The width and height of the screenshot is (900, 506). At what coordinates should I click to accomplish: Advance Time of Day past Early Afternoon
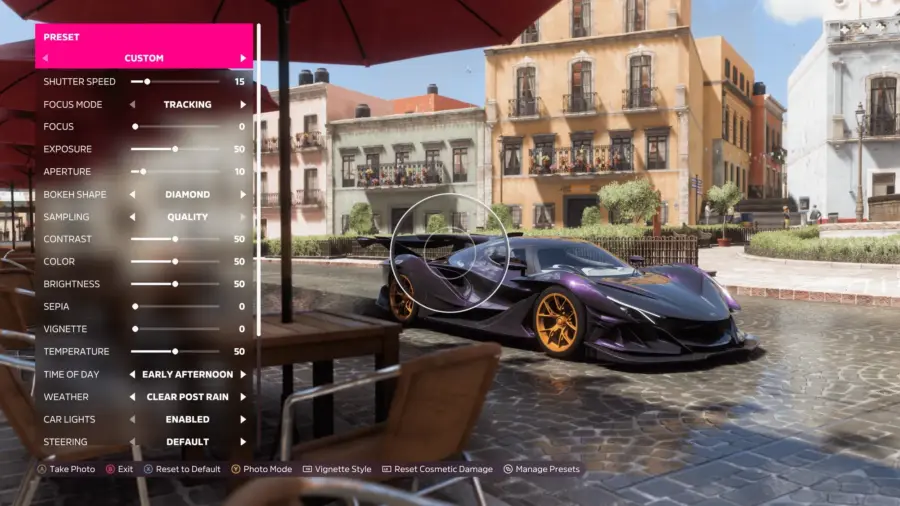point(243,374)
